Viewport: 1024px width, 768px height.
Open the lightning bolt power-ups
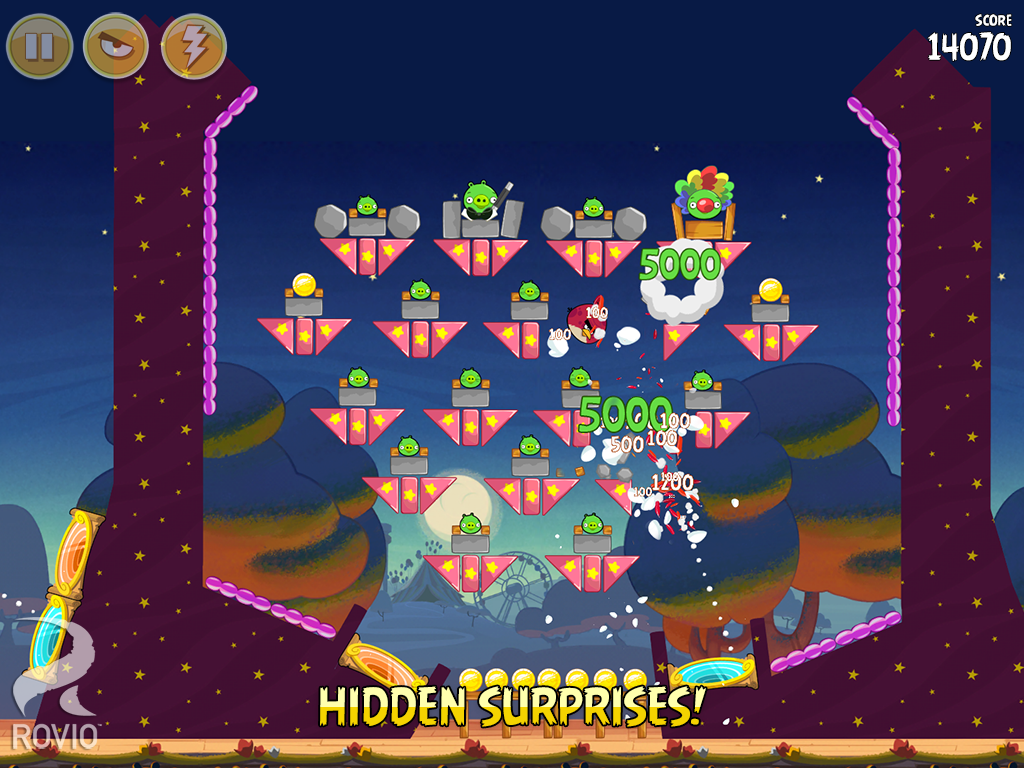click(194, 46)
